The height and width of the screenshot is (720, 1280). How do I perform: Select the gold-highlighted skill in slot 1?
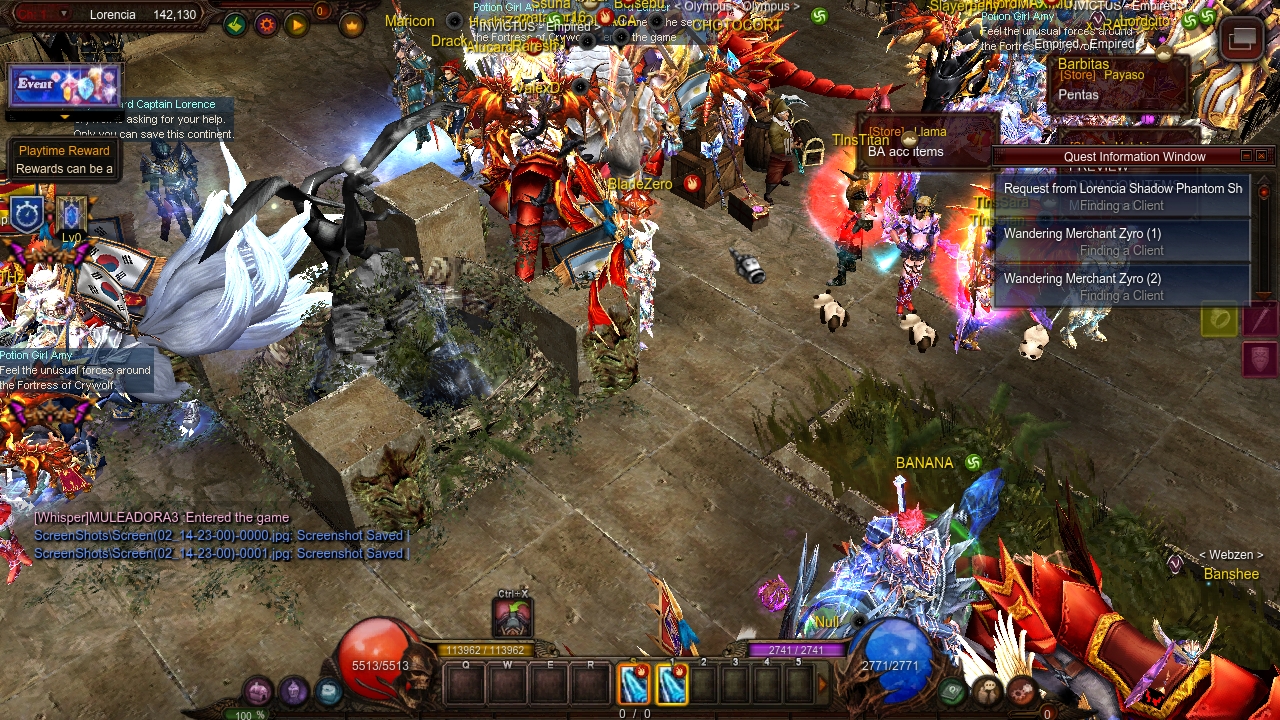pyautogui.click(x=671, y=684)
